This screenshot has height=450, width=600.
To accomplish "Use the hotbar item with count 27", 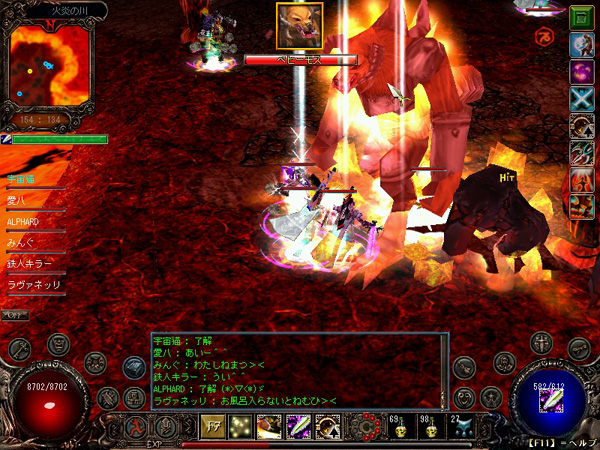I will (463, 427).
